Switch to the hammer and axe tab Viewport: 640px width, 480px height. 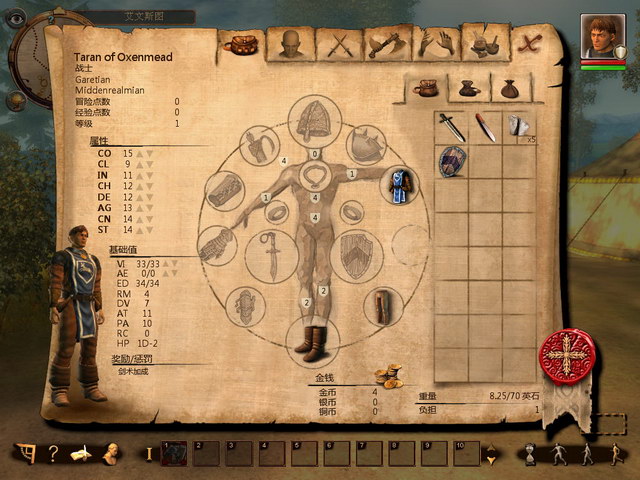pos(386,44)
